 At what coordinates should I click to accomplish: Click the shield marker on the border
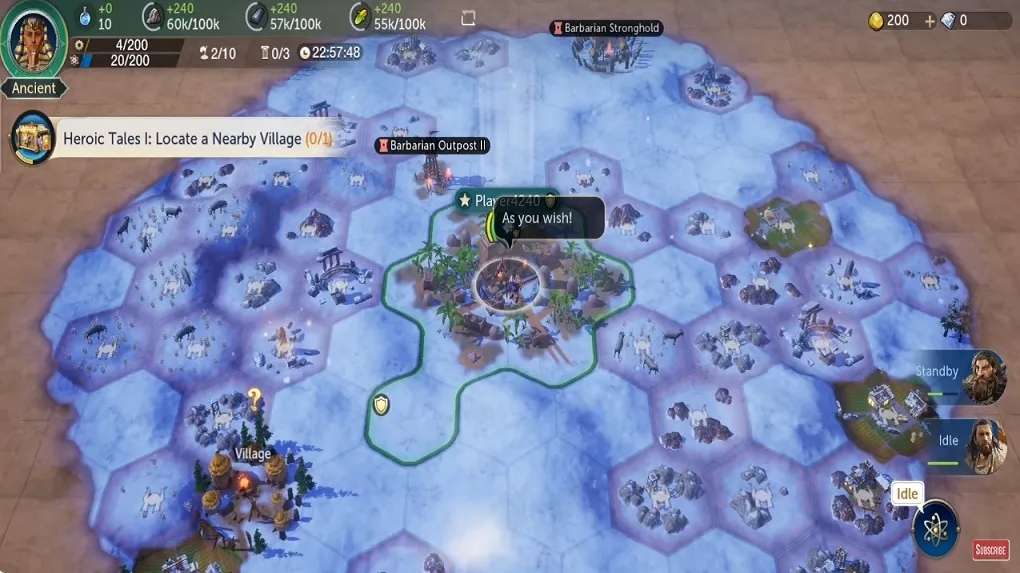380,405
